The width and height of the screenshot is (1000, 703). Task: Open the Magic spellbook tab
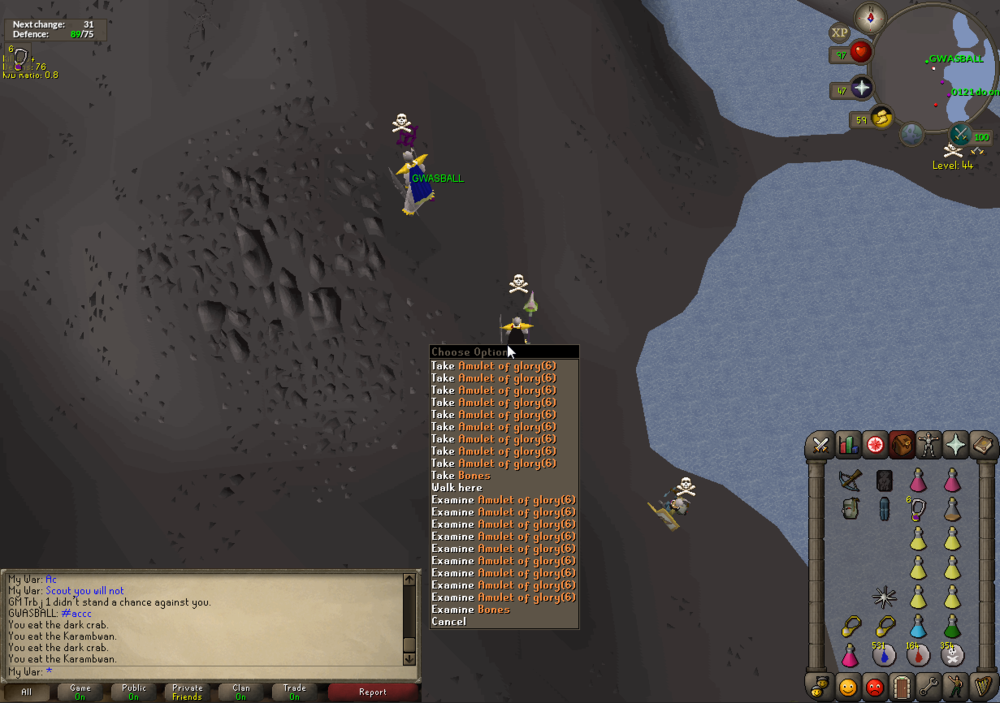point(983,445)
